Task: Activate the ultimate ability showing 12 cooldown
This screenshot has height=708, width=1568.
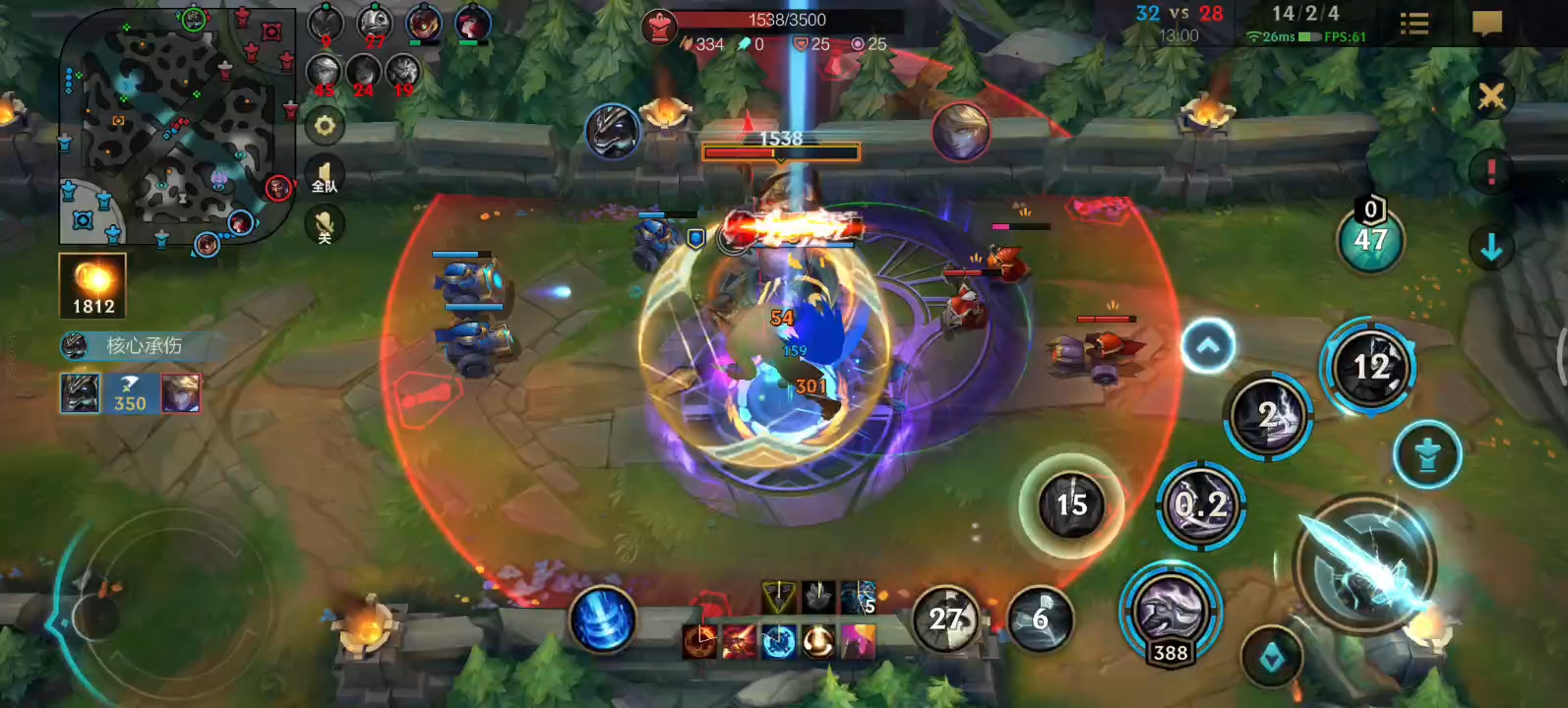Action: (x=1368, y=367)
